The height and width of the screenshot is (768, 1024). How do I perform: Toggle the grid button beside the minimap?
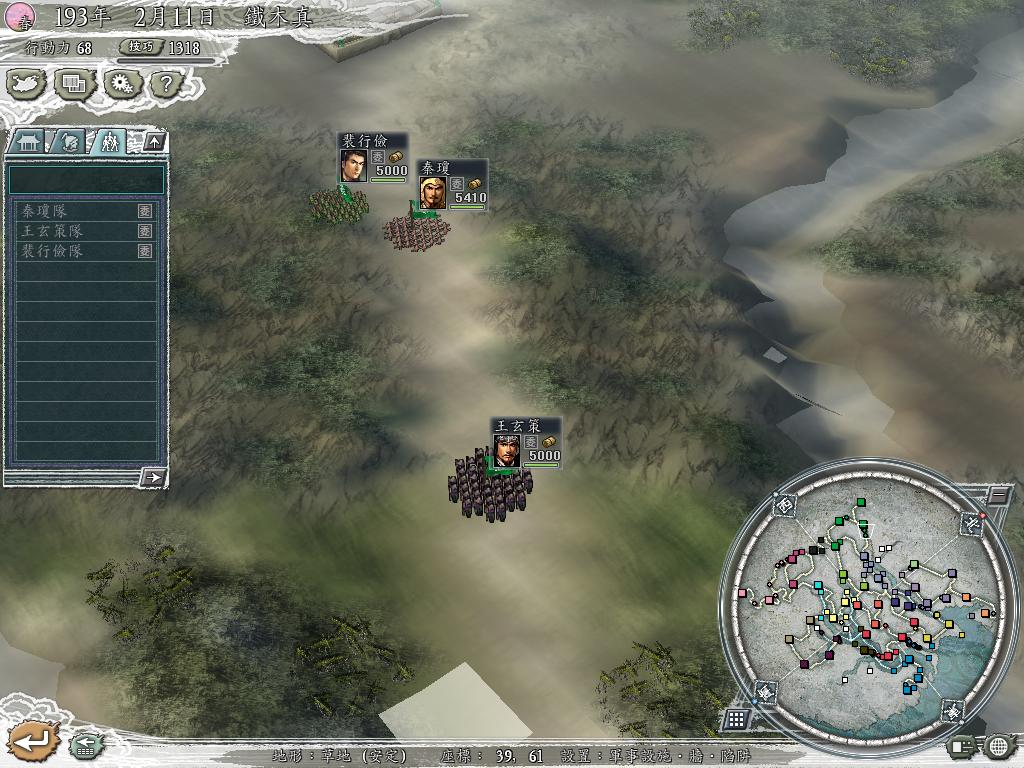(x=736, y=718)
